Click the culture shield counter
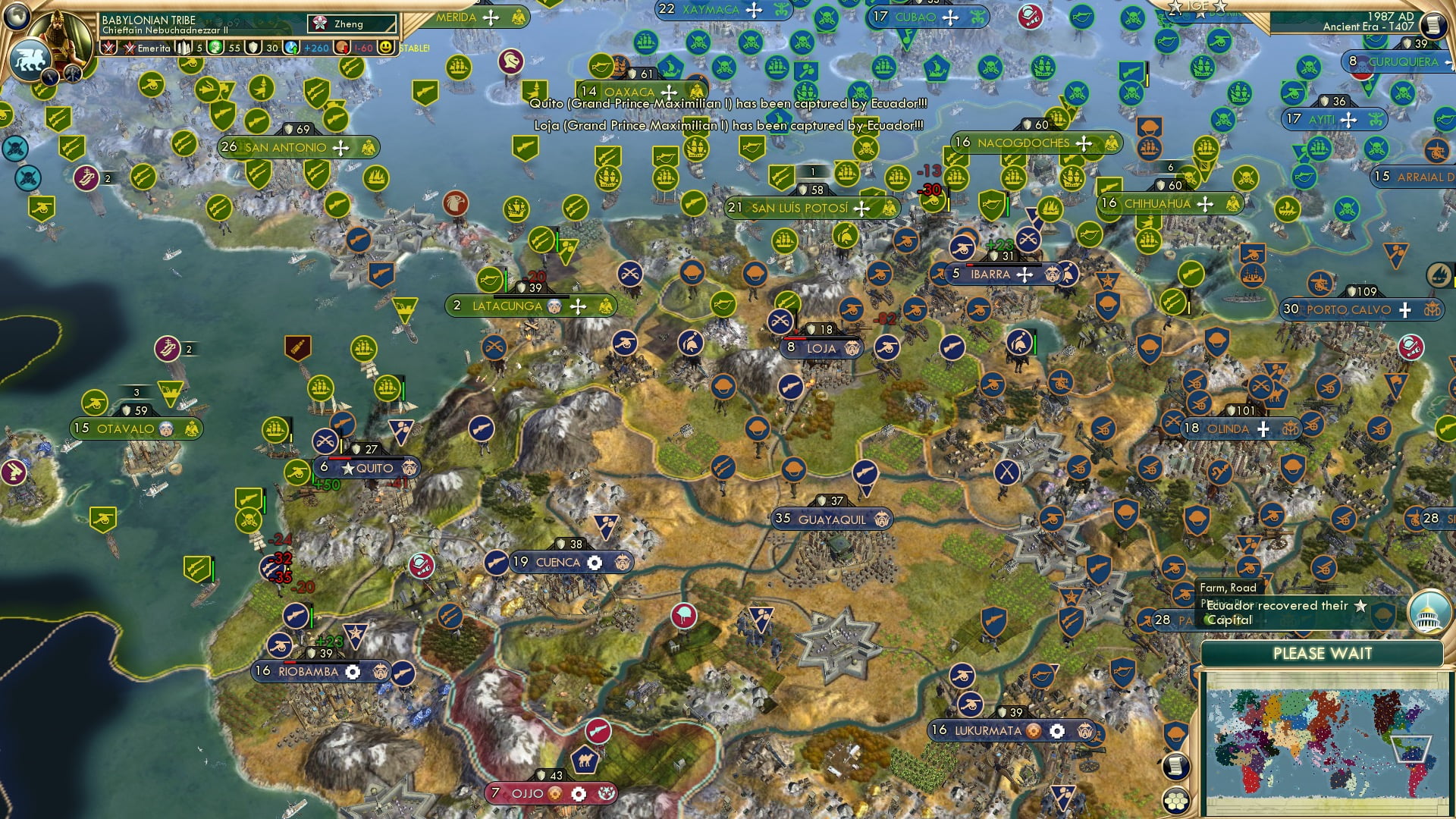 (254, 48)
